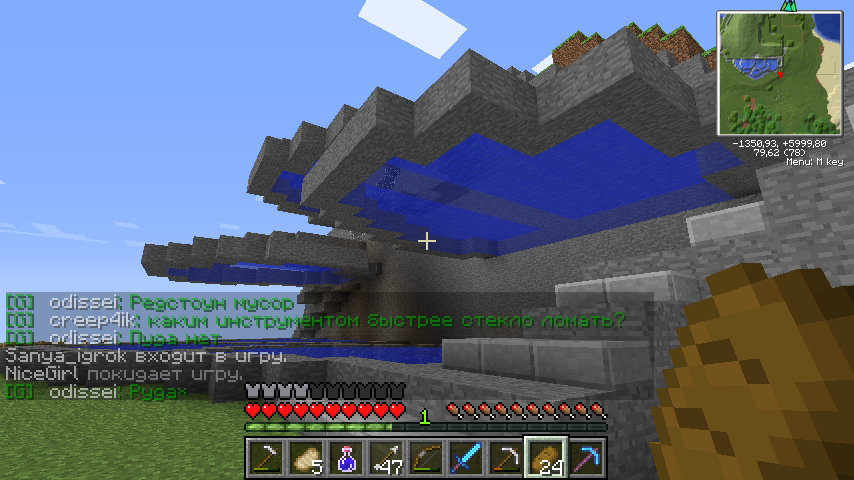Image resolution: width=854 pixels, height=480 pixels.
Task: Equip the bow from the hotbar
Action: point(425,459)
